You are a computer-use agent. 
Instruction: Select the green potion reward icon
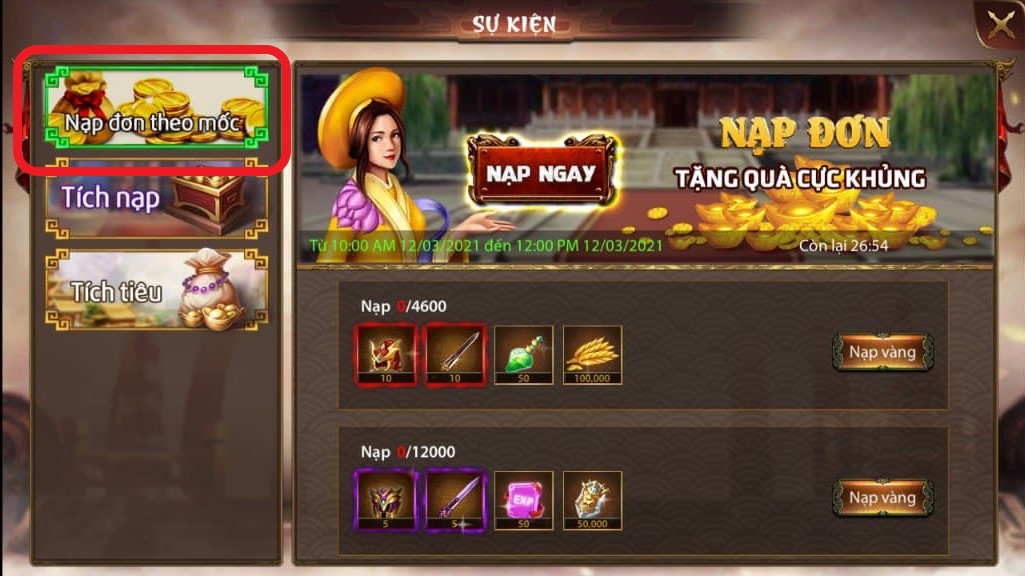pyautogui.click(x=523, y=354)
